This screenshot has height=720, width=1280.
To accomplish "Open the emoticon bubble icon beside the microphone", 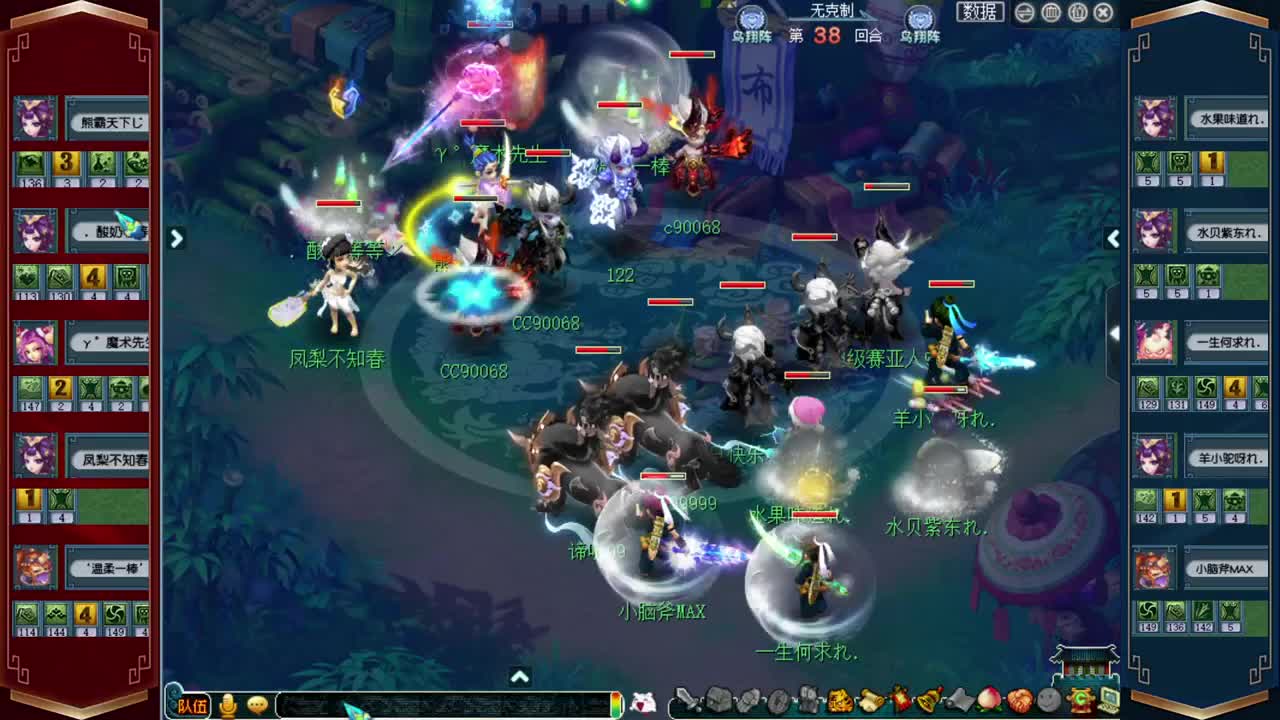I will [257, 704].
